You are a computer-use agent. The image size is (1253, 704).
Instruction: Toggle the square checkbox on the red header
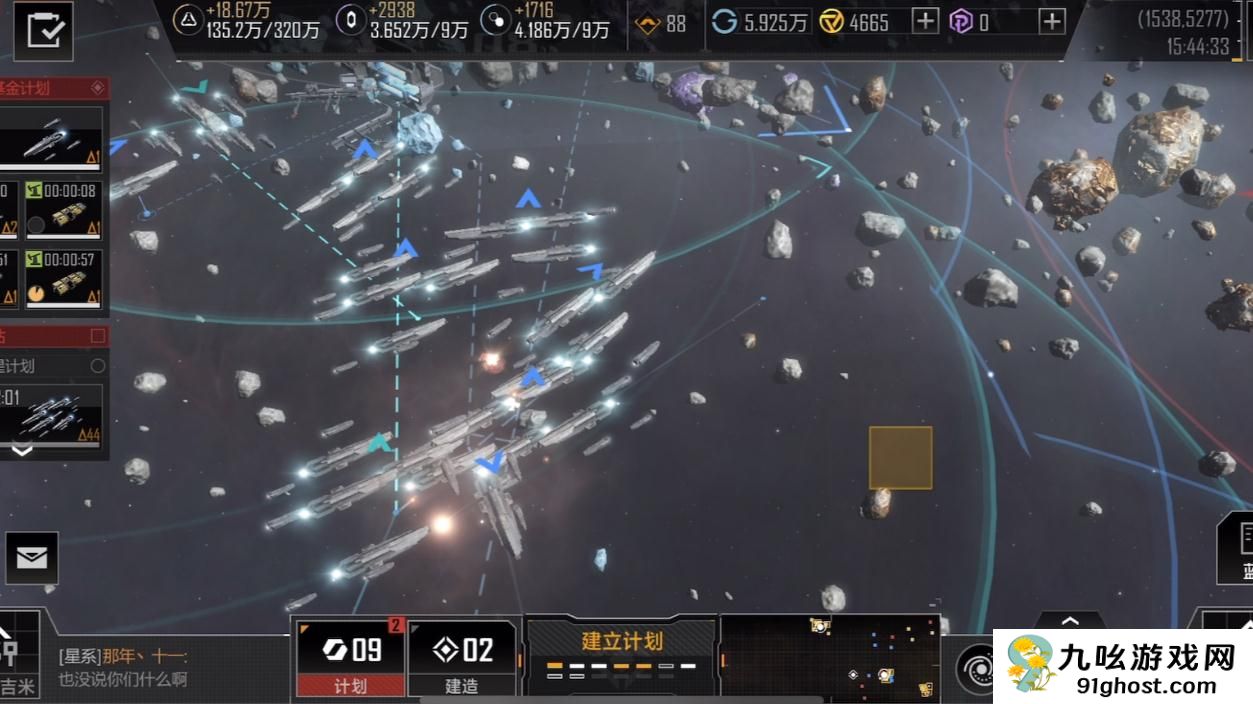97,335
